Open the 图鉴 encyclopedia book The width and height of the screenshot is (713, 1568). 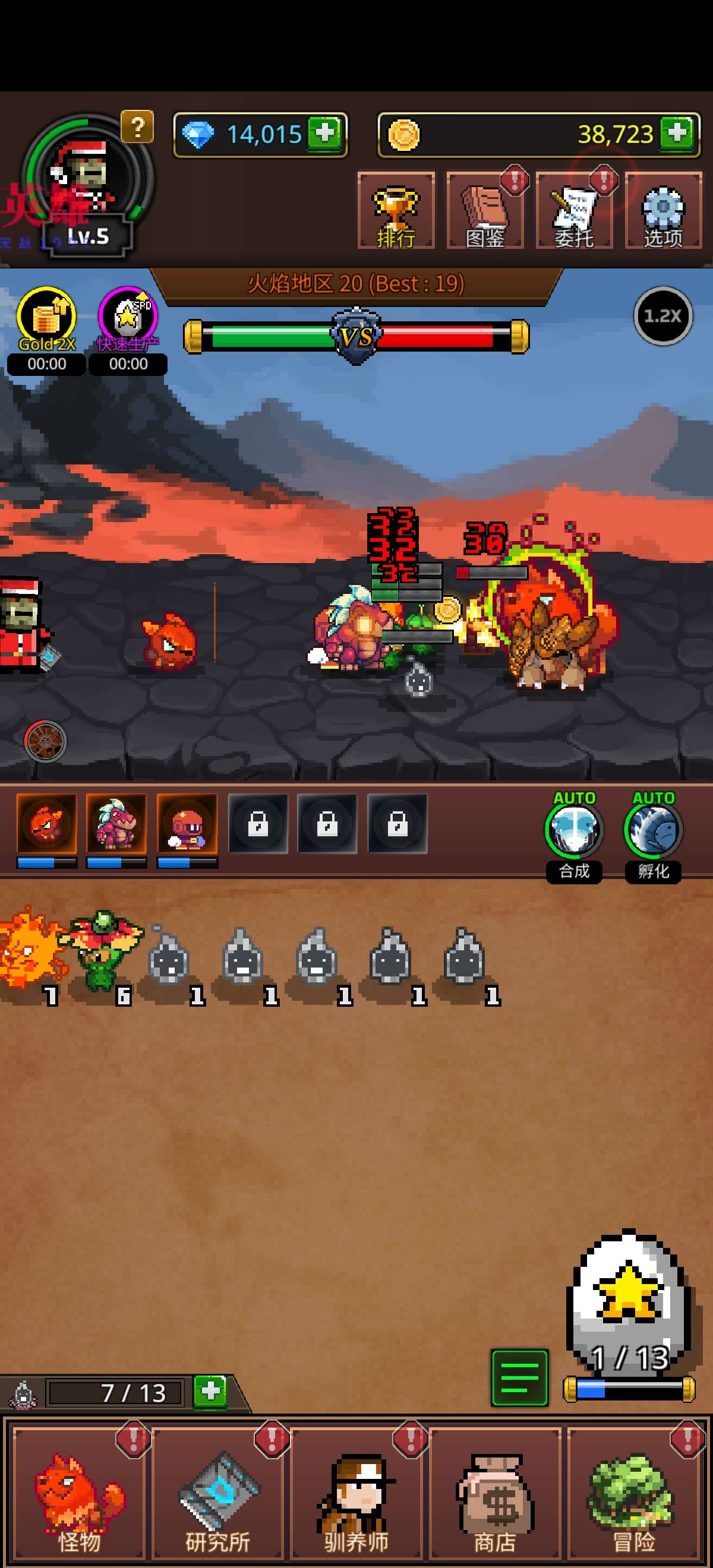(485, 211)
